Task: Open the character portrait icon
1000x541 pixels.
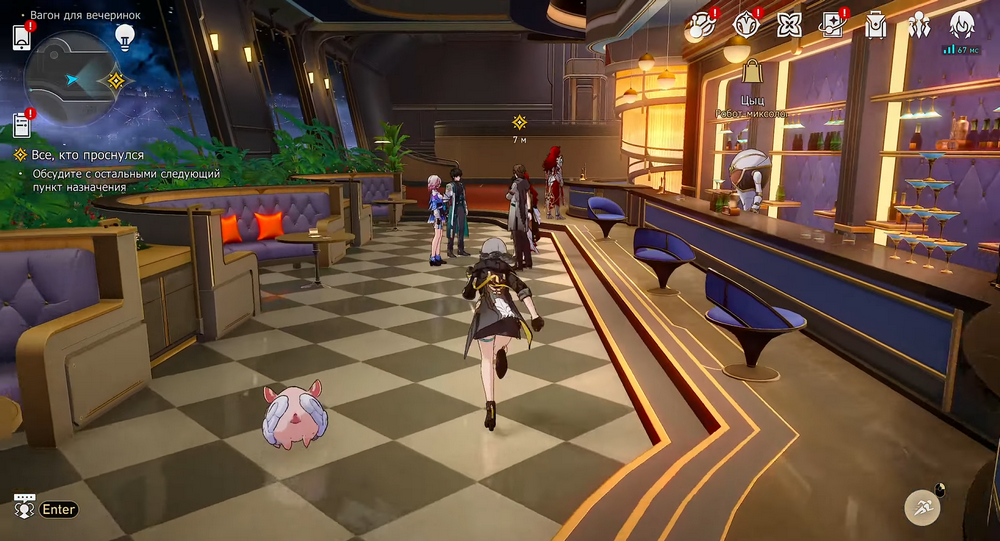Action: (962, 25)
